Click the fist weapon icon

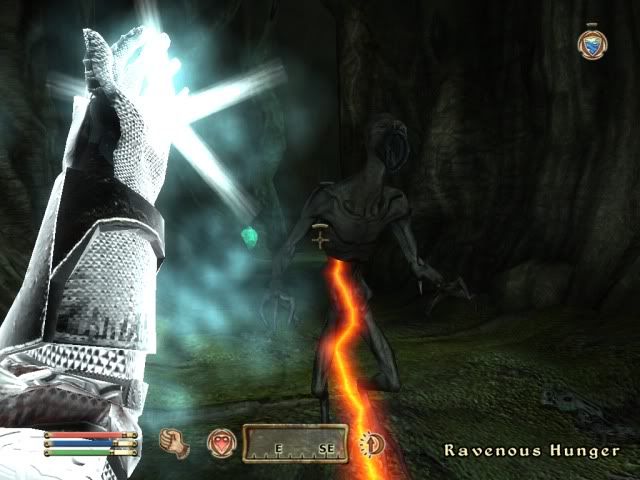pos(175,442)
